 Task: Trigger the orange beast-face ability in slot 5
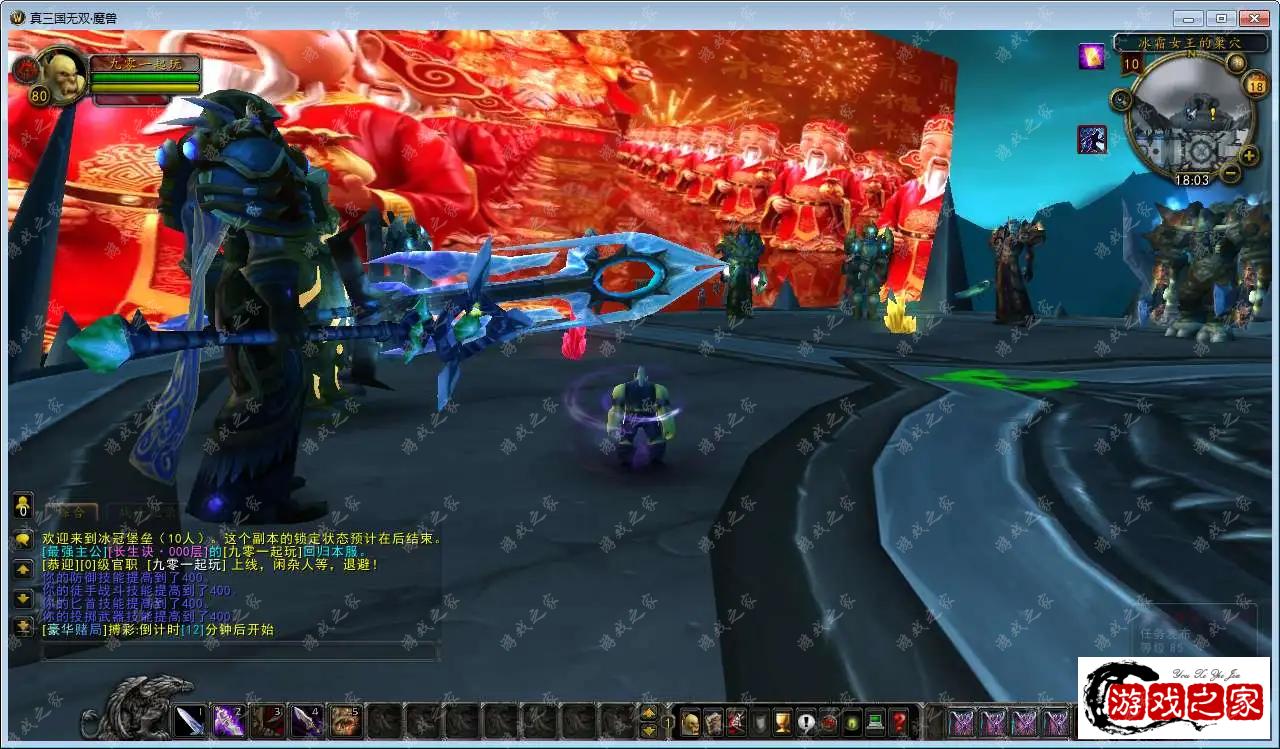(x=346, y=720)
